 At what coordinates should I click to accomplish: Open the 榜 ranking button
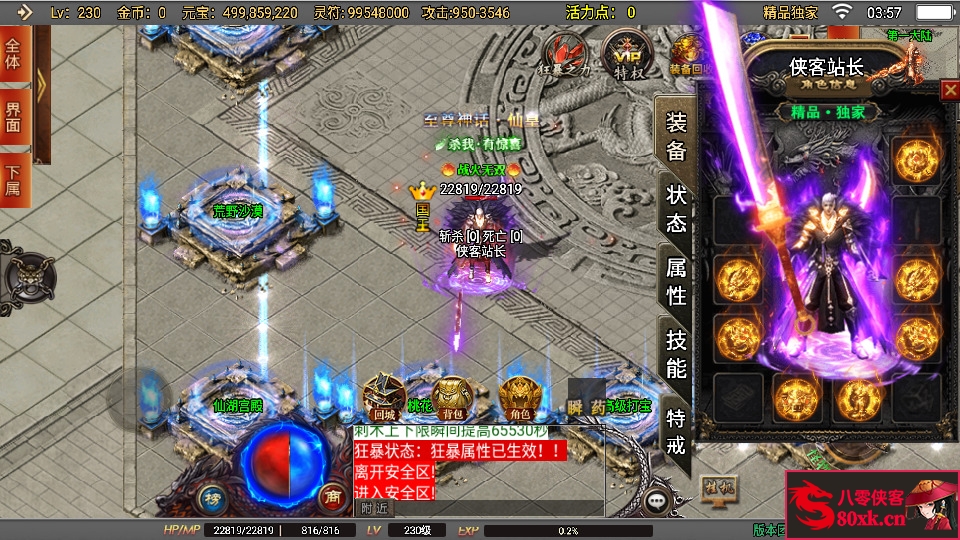click(212, 497)
